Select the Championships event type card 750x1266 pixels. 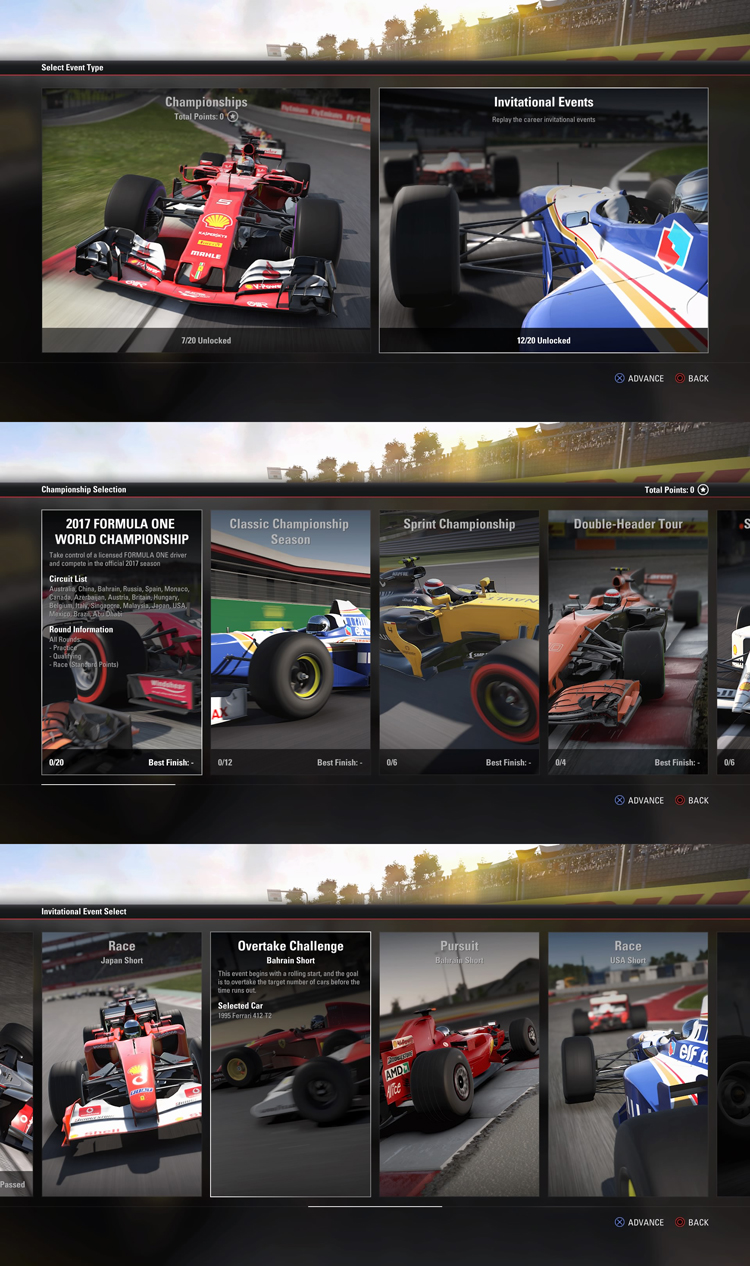tap(206, 220)
